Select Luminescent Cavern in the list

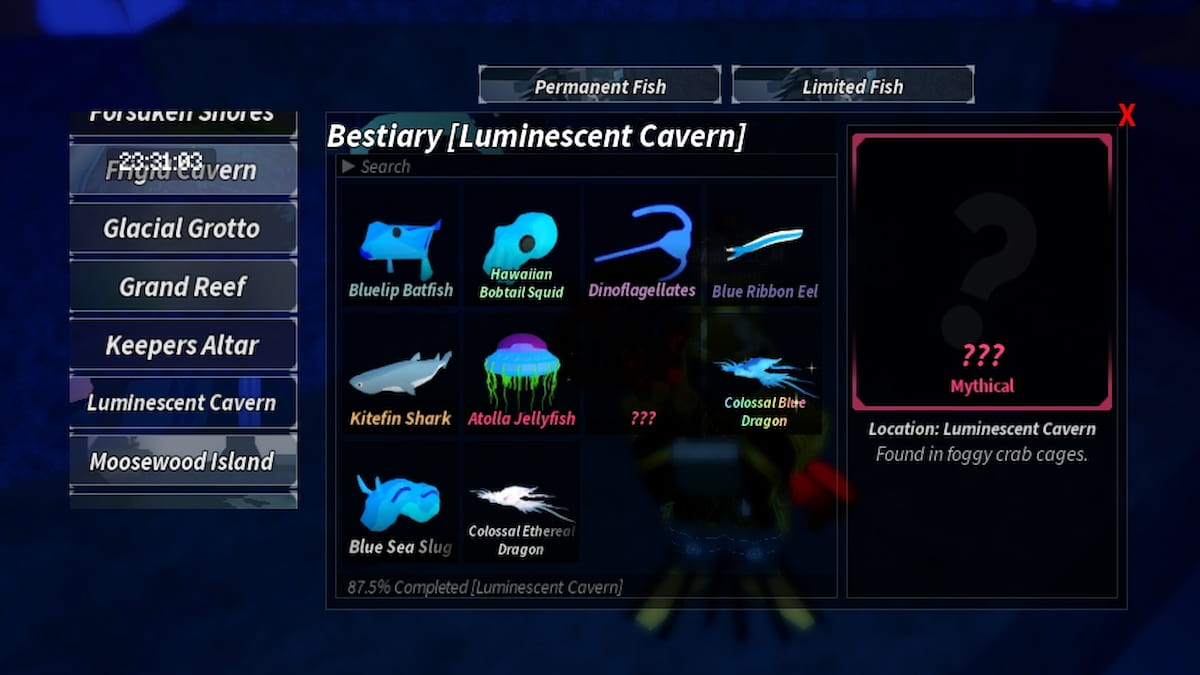click(x=182, y=403)
